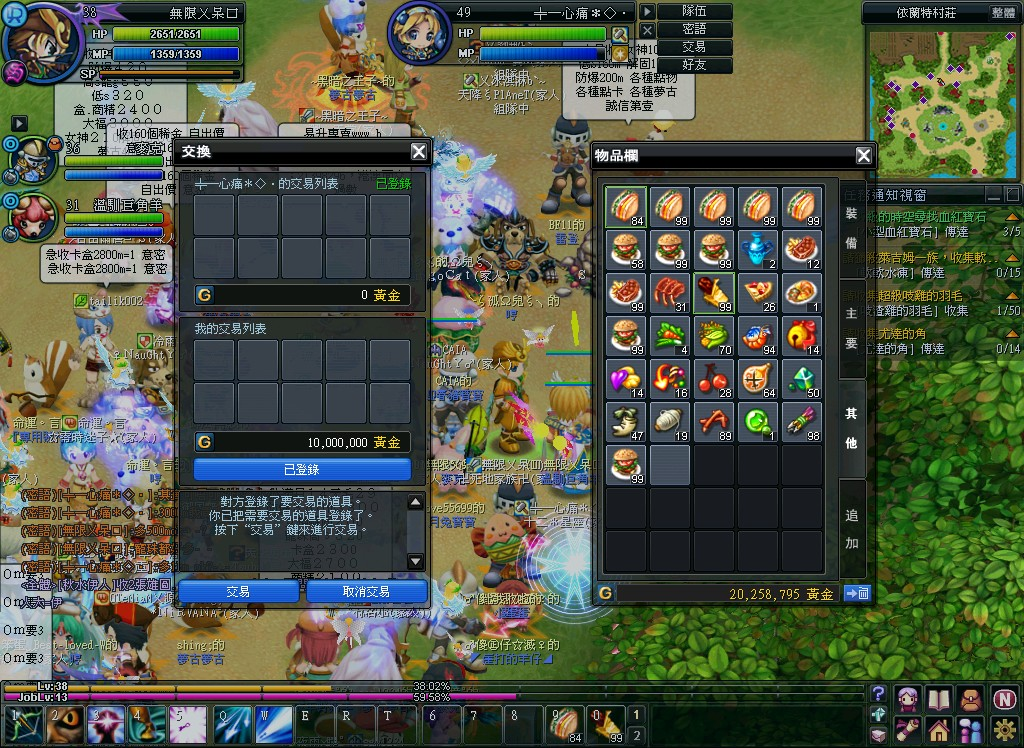This screenshot has width=1024, height=748.
Task: Close the 物品欄 inventory window
Action: 864,155
